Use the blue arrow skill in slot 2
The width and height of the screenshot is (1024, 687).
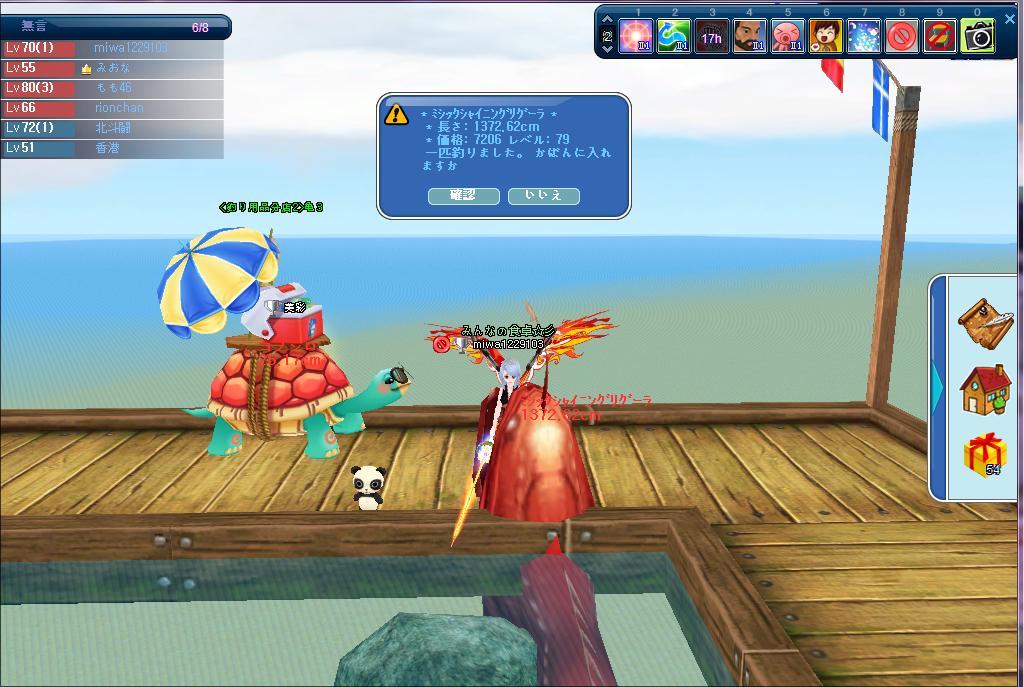pos(674,37)
